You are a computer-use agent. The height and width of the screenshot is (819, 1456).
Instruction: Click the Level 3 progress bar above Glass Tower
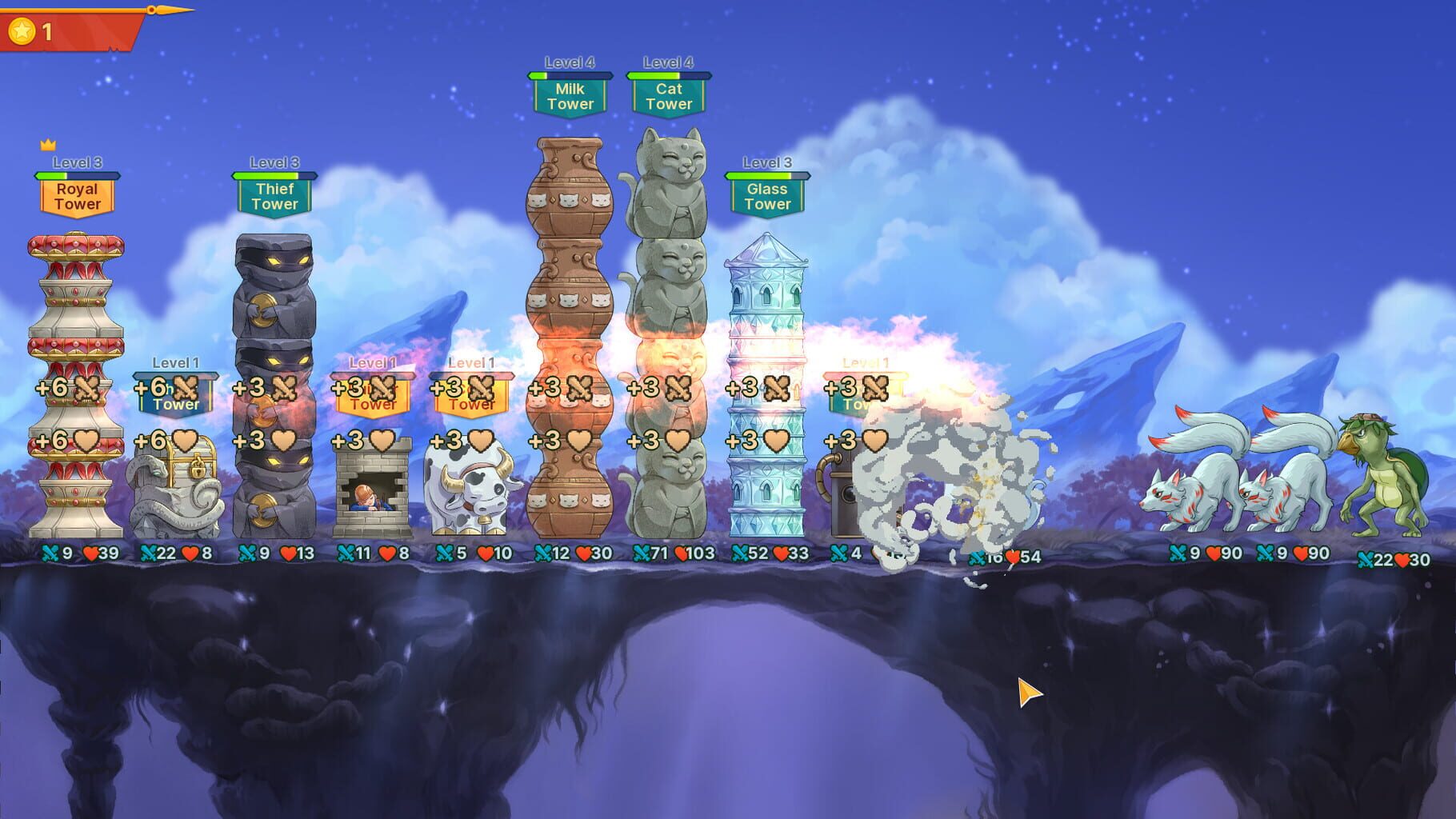pyautogui.click(x=766, y=174)
